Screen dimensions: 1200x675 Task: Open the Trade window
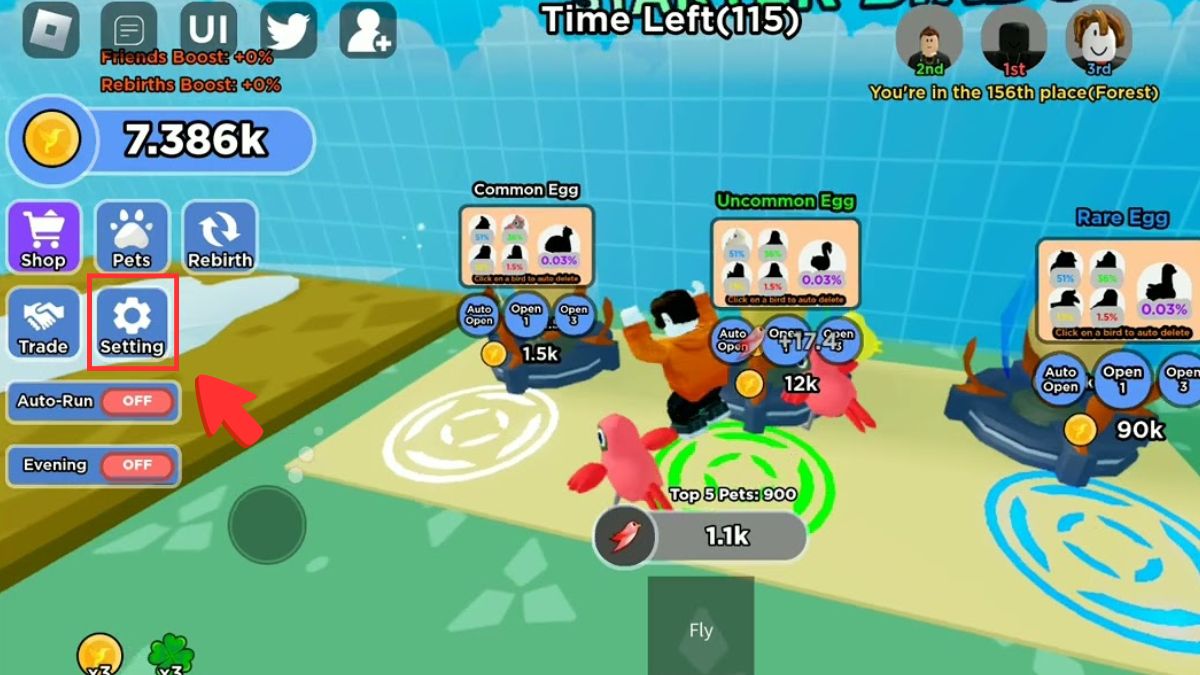(44, 324)
